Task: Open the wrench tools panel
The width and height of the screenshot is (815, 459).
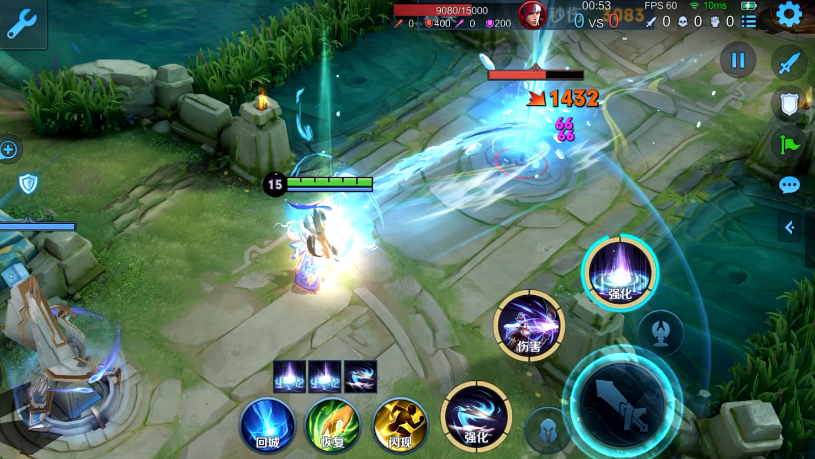Action: [x=21, y=22]
